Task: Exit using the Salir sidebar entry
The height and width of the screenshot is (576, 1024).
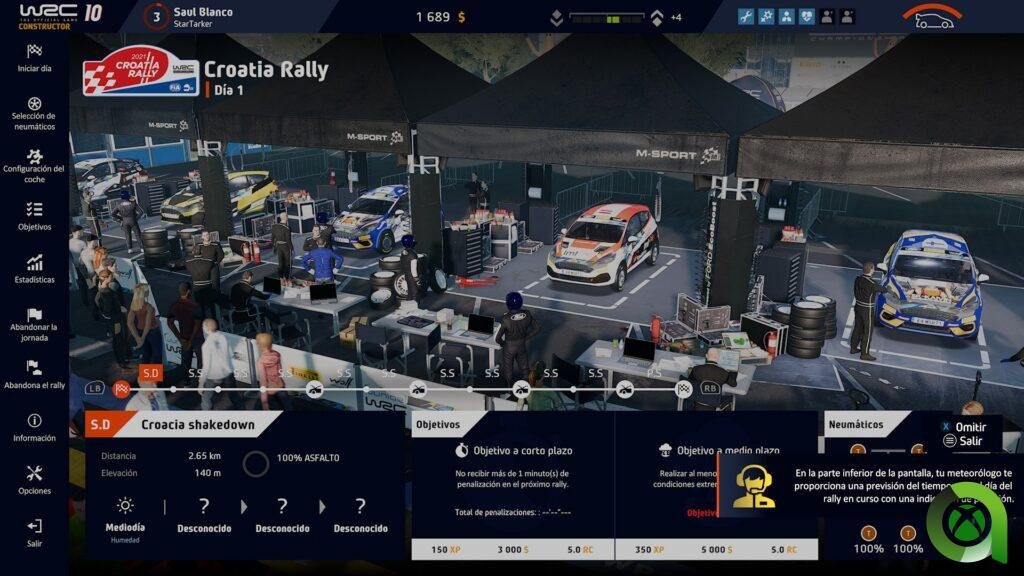Action: (x=34, y=532)
